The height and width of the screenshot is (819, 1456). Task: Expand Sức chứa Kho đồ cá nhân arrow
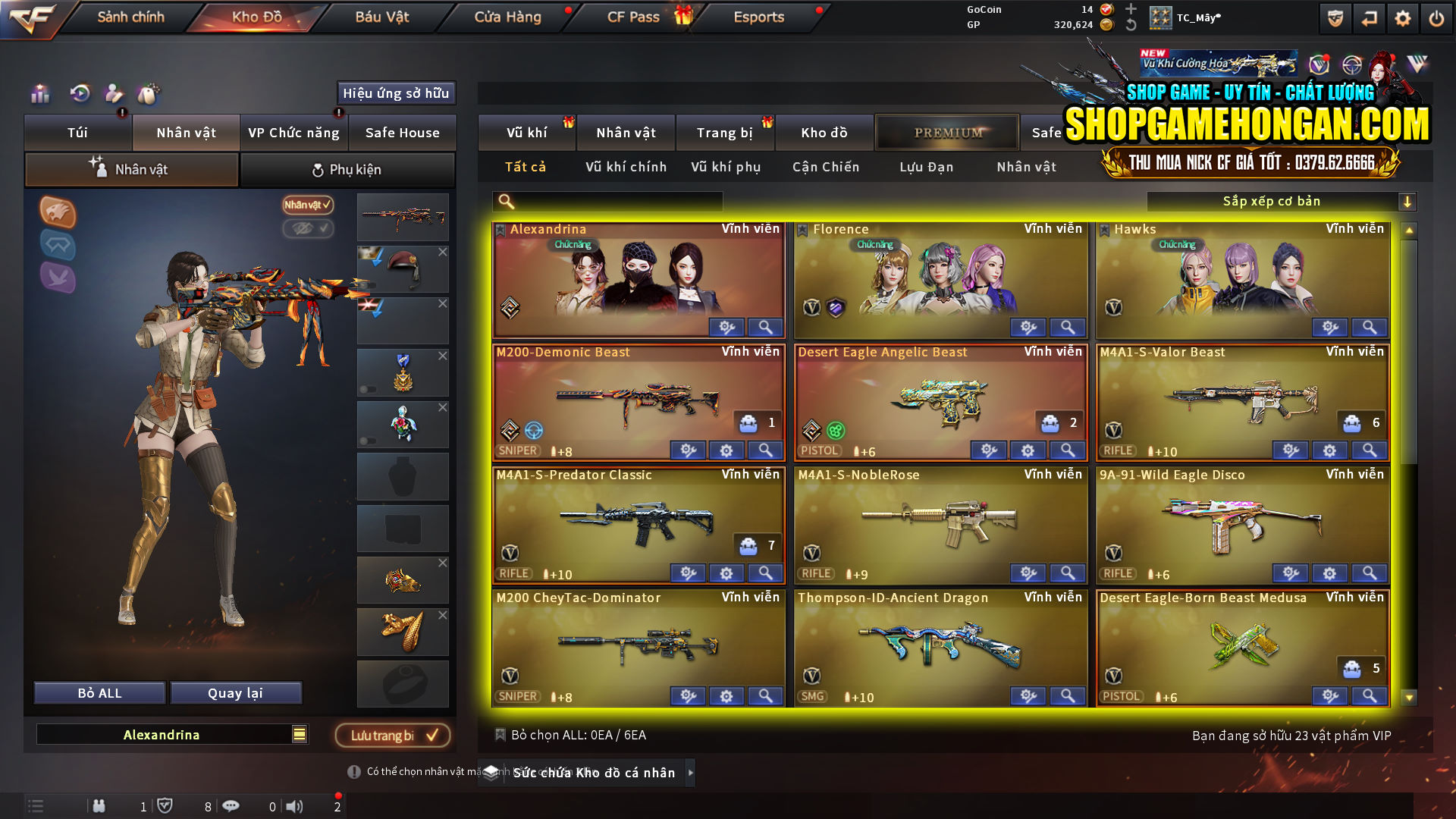(691, 773)
